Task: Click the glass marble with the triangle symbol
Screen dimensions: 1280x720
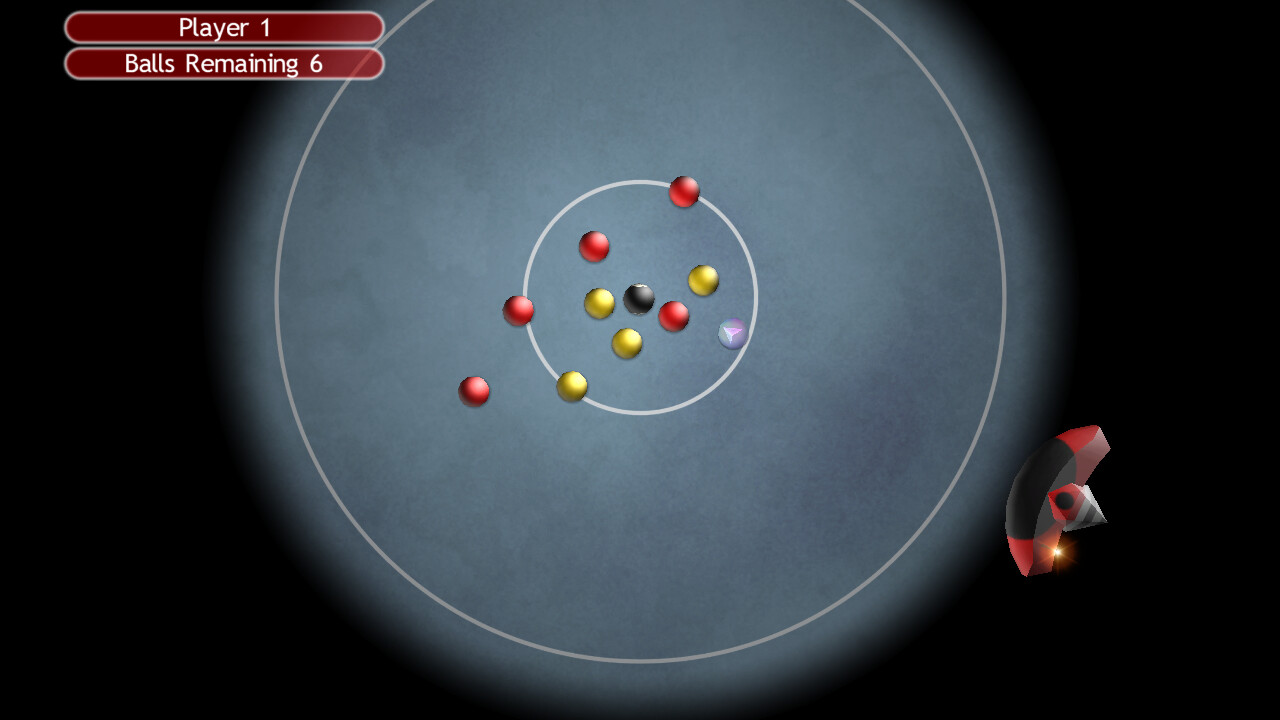Action: pos(730,334)
